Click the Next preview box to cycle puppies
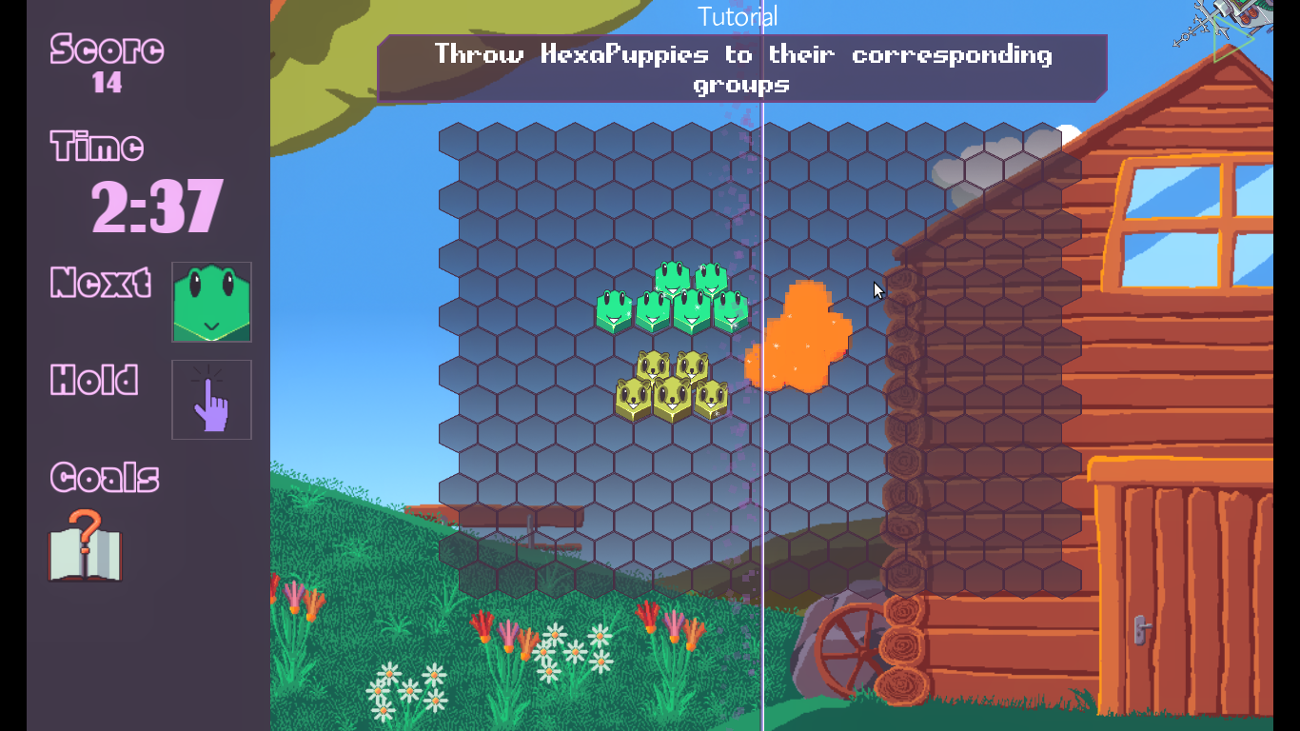 pos(211,302)
